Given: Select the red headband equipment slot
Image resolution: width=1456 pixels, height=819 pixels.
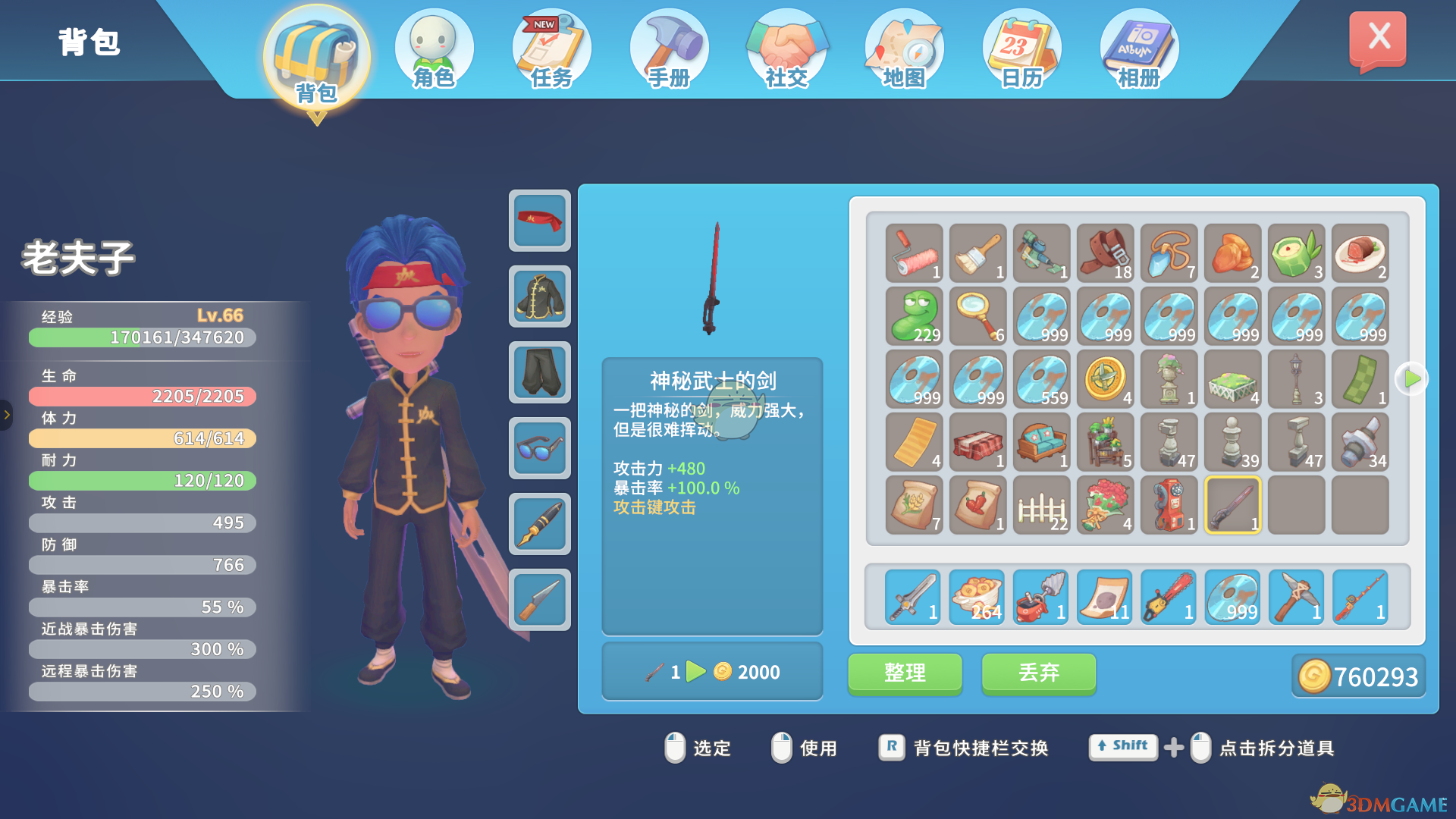Looking at the screenshot, I should [539, 221].
